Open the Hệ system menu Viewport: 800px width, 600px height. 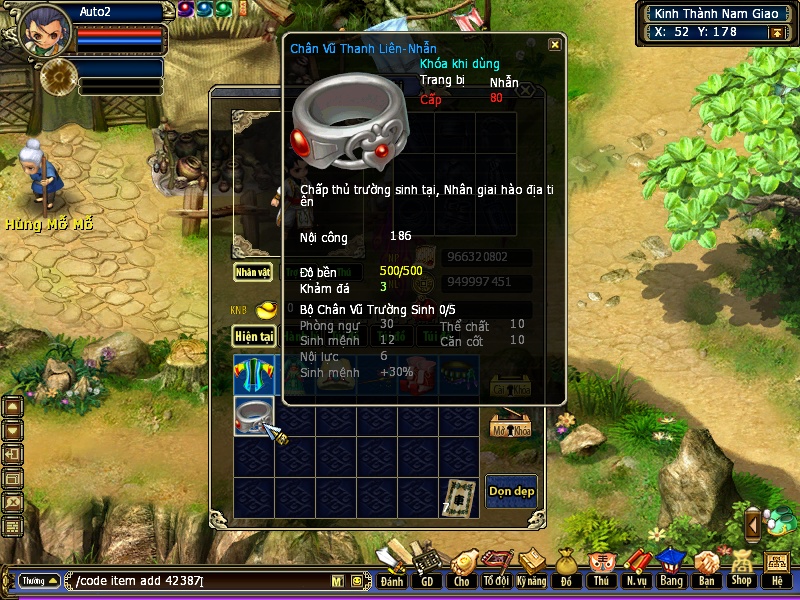776,567
